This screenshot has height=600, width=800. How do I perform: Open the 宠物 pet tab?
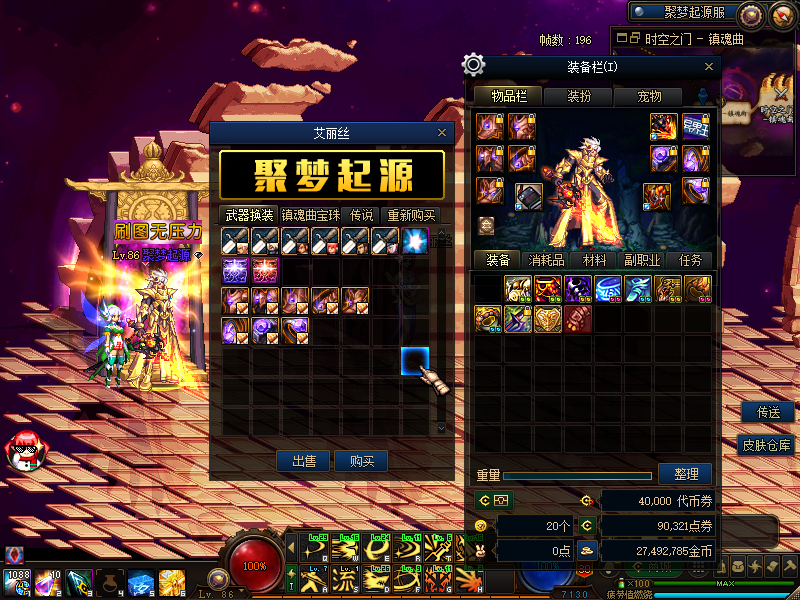(650, 96)
